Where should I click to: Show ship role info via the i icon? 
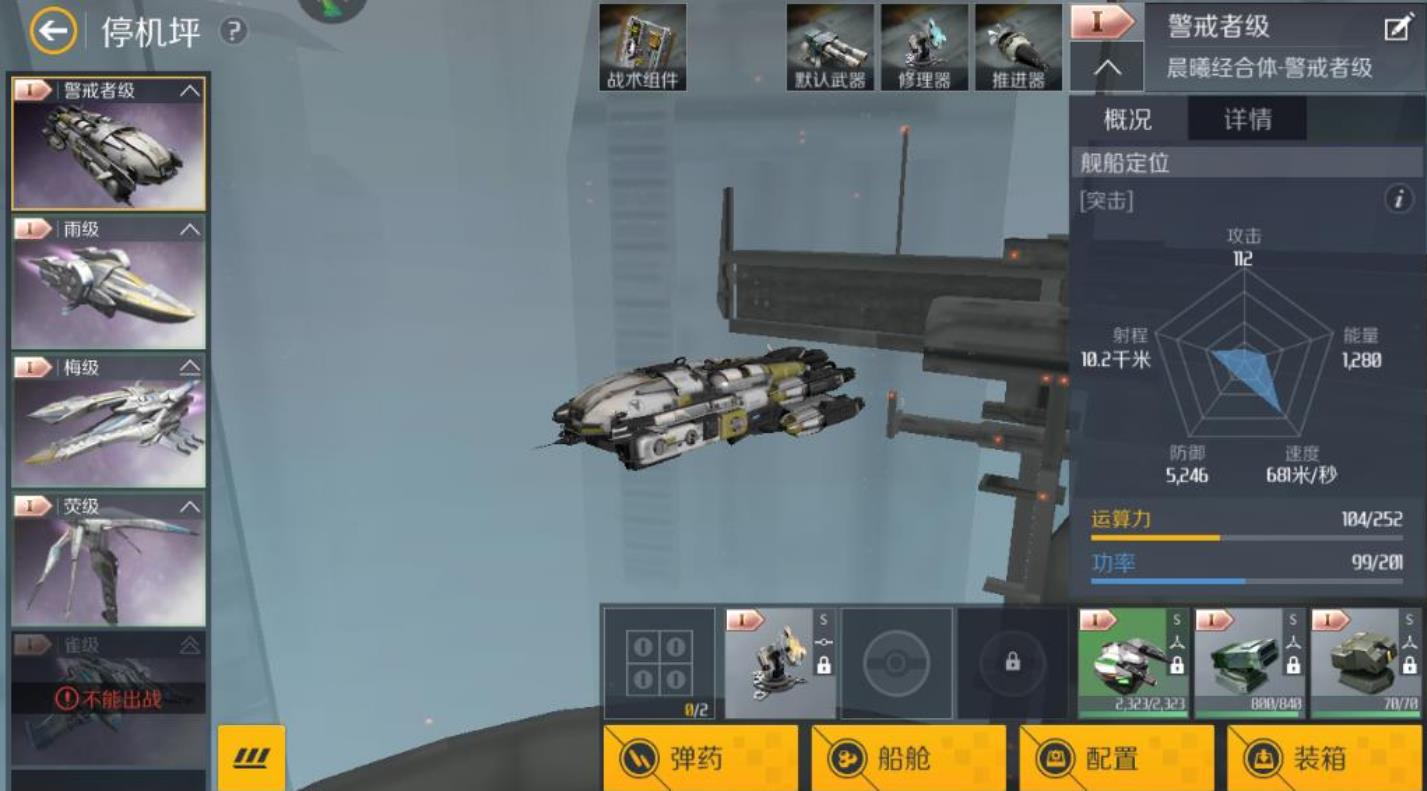(x=1398, y=199)
